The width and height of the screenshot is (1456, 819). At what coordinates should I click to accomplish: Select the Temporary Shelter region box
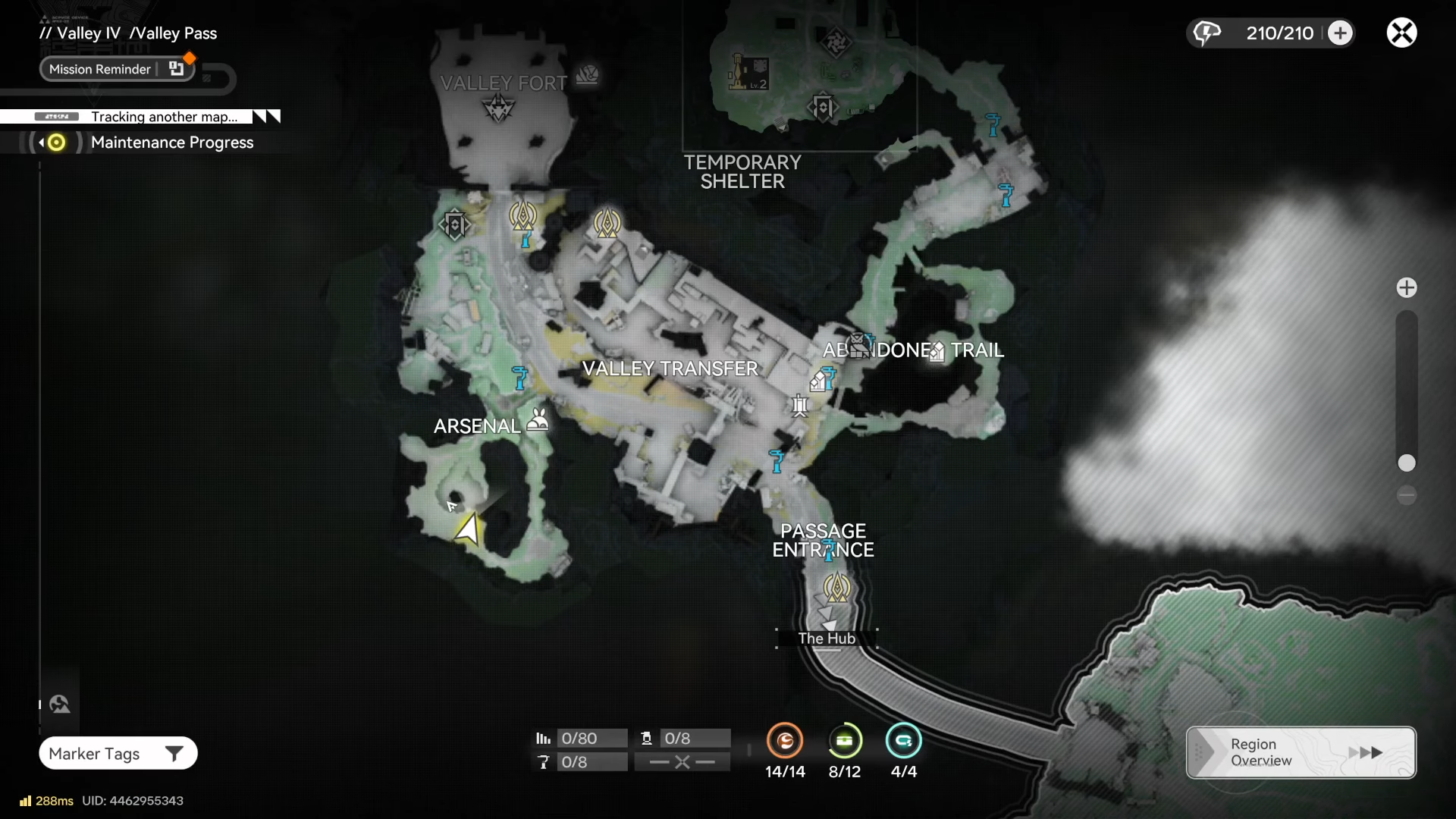click(799, 76)
